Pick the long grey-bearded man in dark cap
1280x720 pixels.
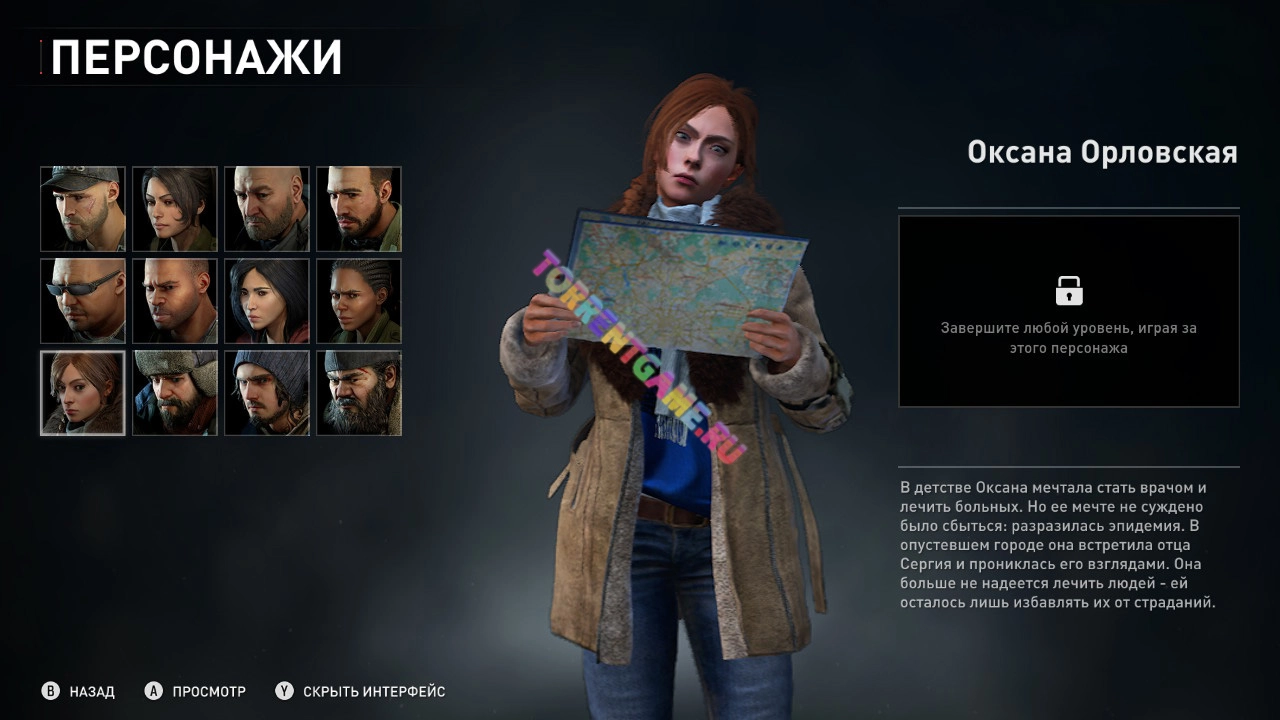pyautogui.click(x=359, y=393)
